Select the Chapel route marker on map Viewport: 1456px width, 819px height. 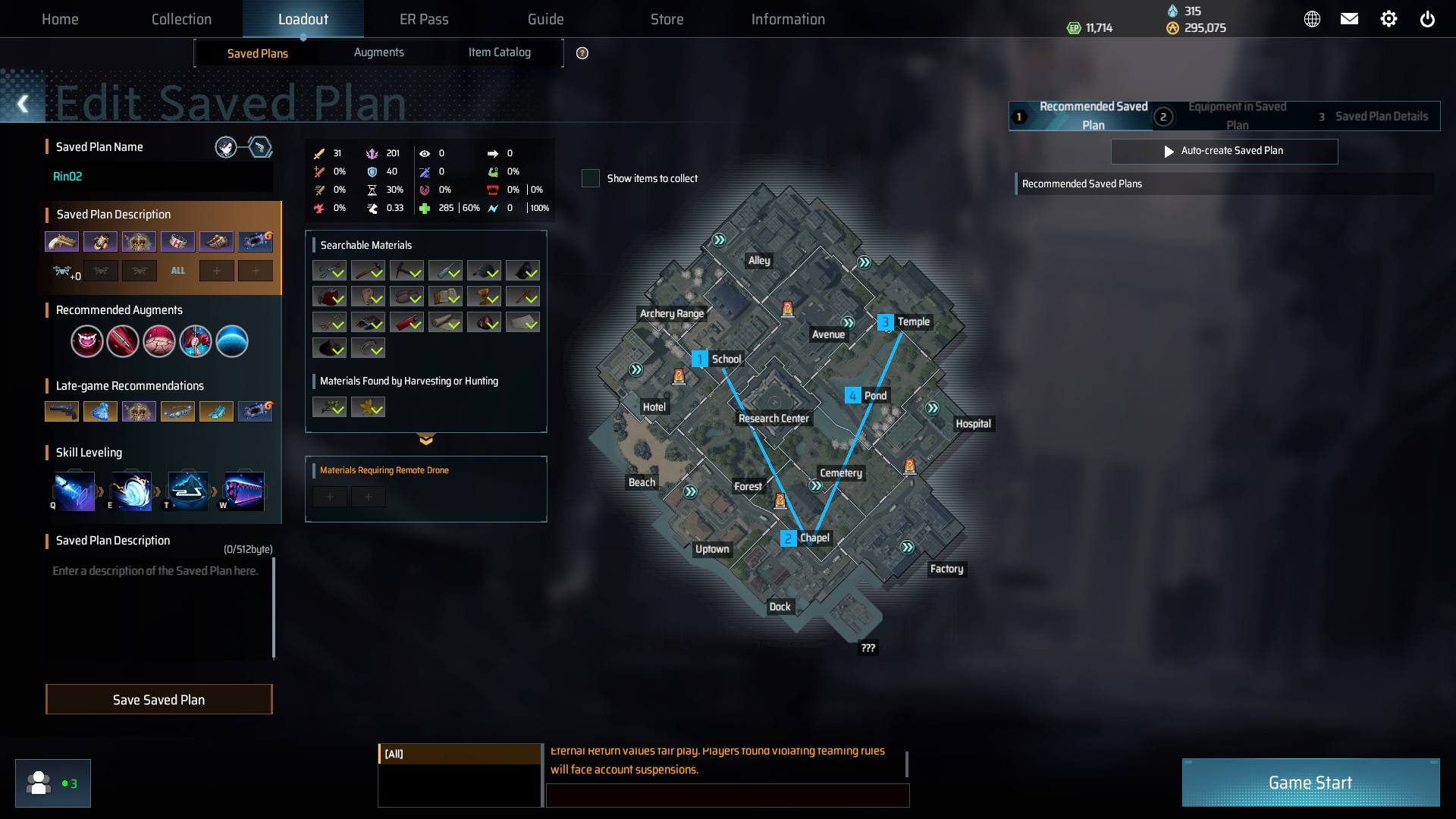(789, 538)
